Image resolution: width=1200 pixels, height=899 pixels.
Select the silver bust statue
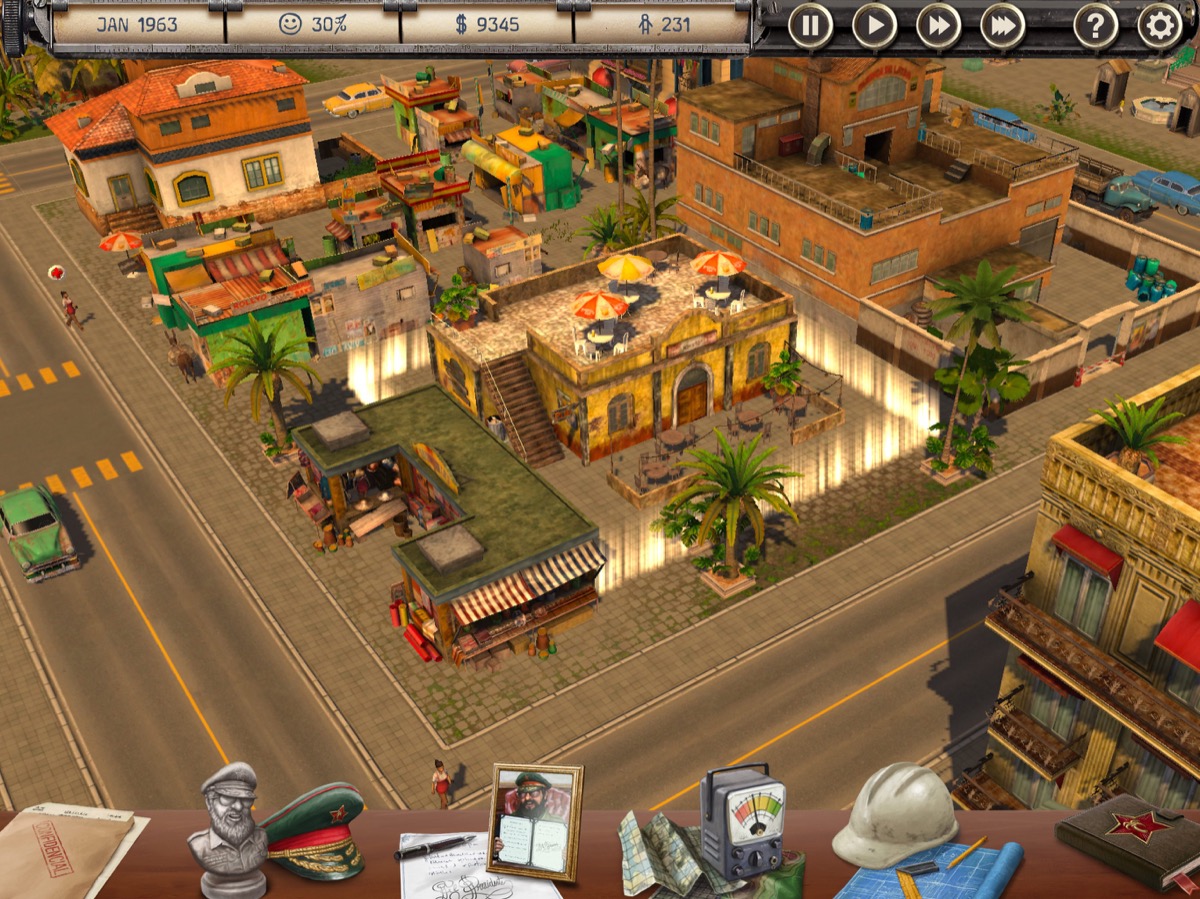(228, 825)
